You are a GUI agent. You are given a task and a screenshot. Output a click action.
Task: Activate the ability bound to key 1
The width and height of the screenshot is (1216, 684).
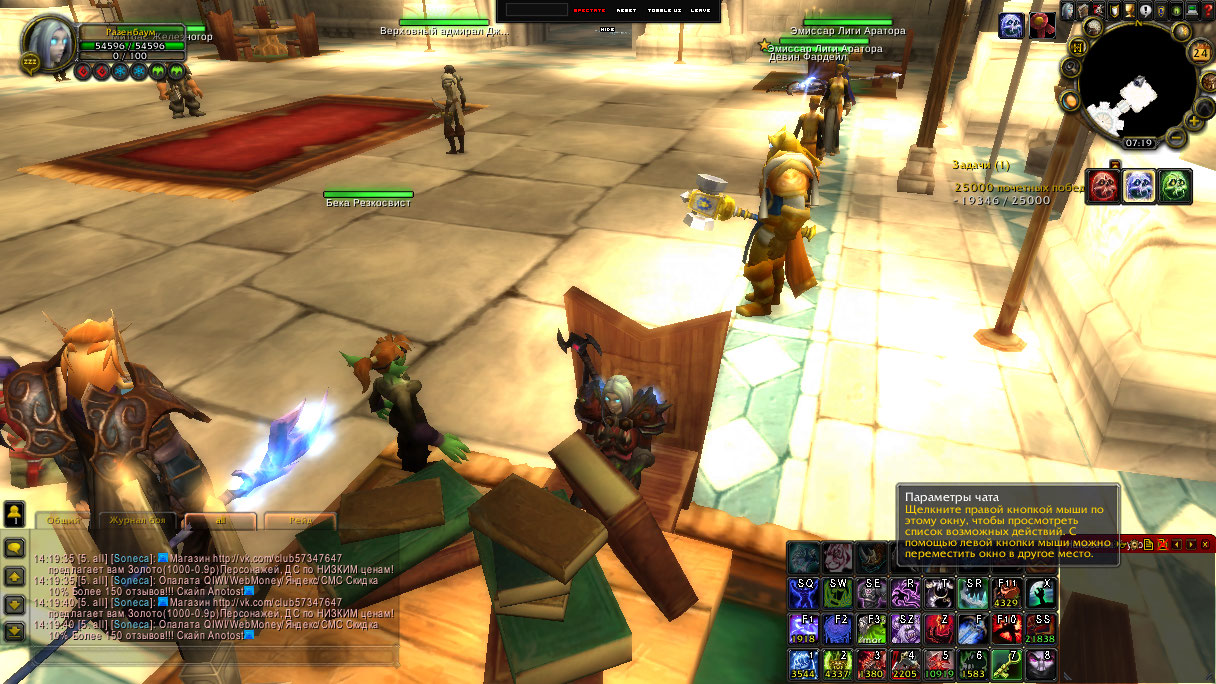pyautogui.click(x=804, y=664)
